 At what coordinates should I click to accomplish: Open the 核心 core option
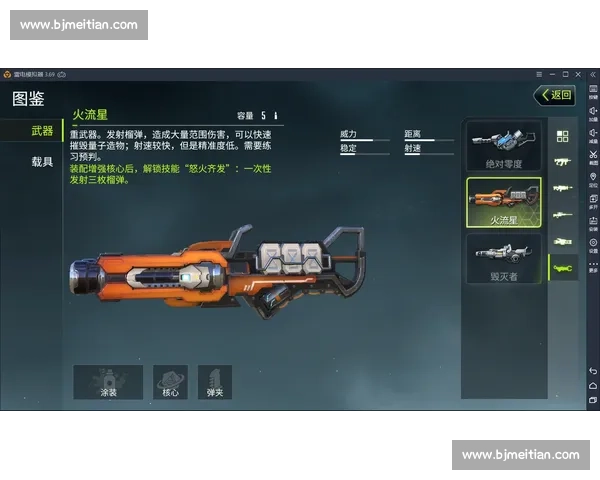click(x=170, y=382)
